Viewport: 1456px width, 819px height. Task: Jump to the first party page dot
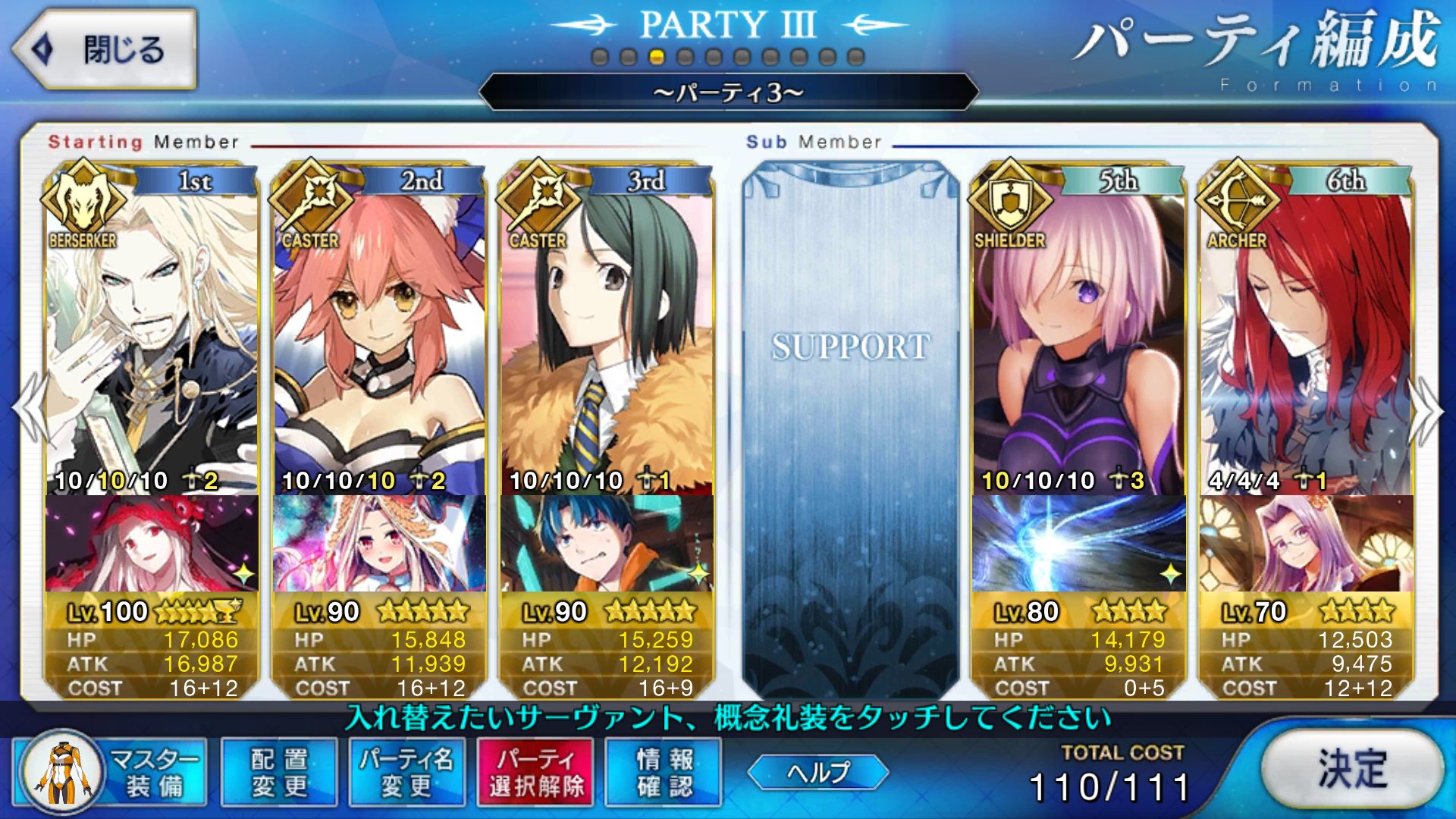tap(600, 57)
